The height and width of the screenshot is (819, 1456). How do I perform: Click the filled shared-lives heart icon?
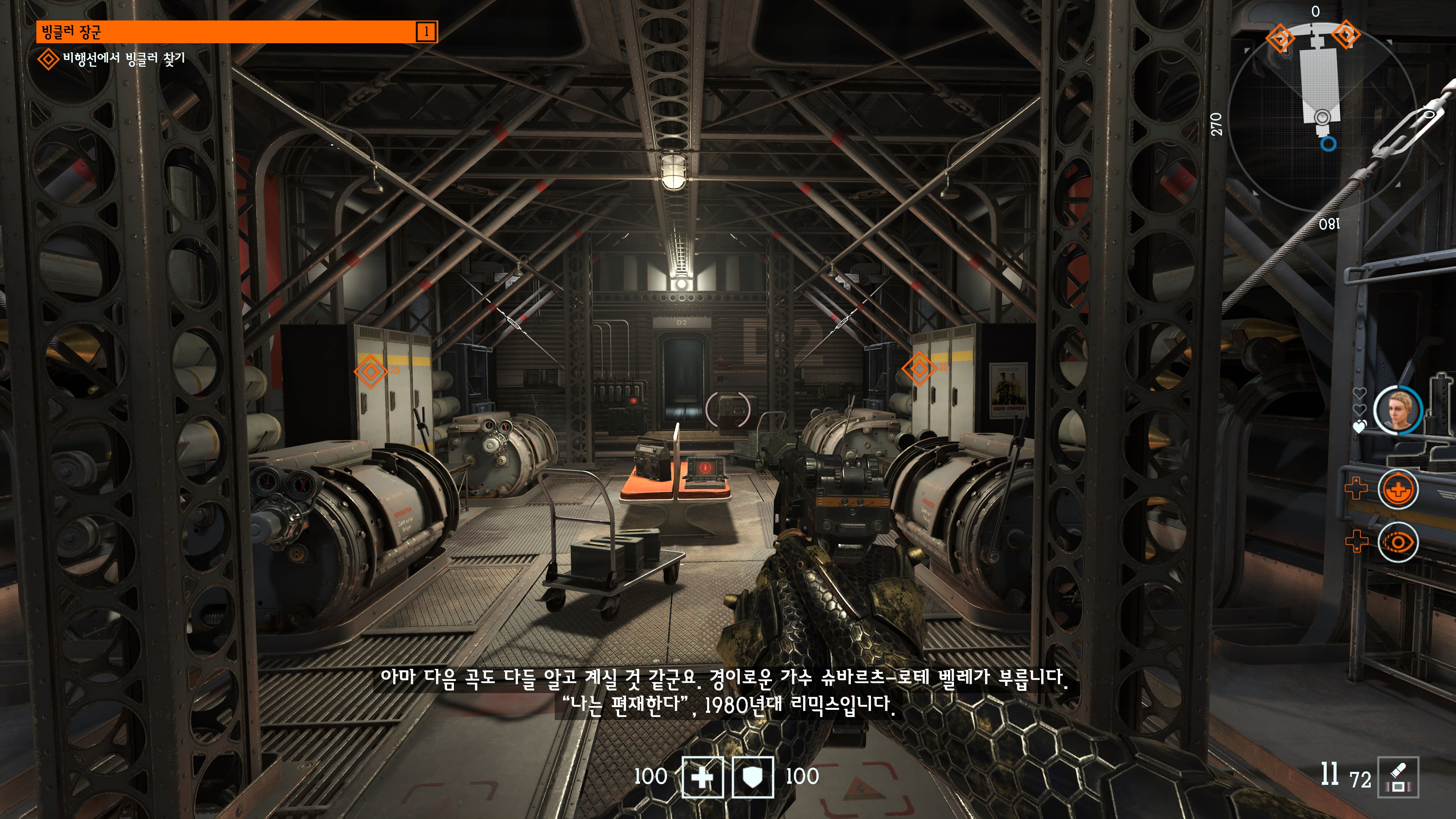[1359, 427]
